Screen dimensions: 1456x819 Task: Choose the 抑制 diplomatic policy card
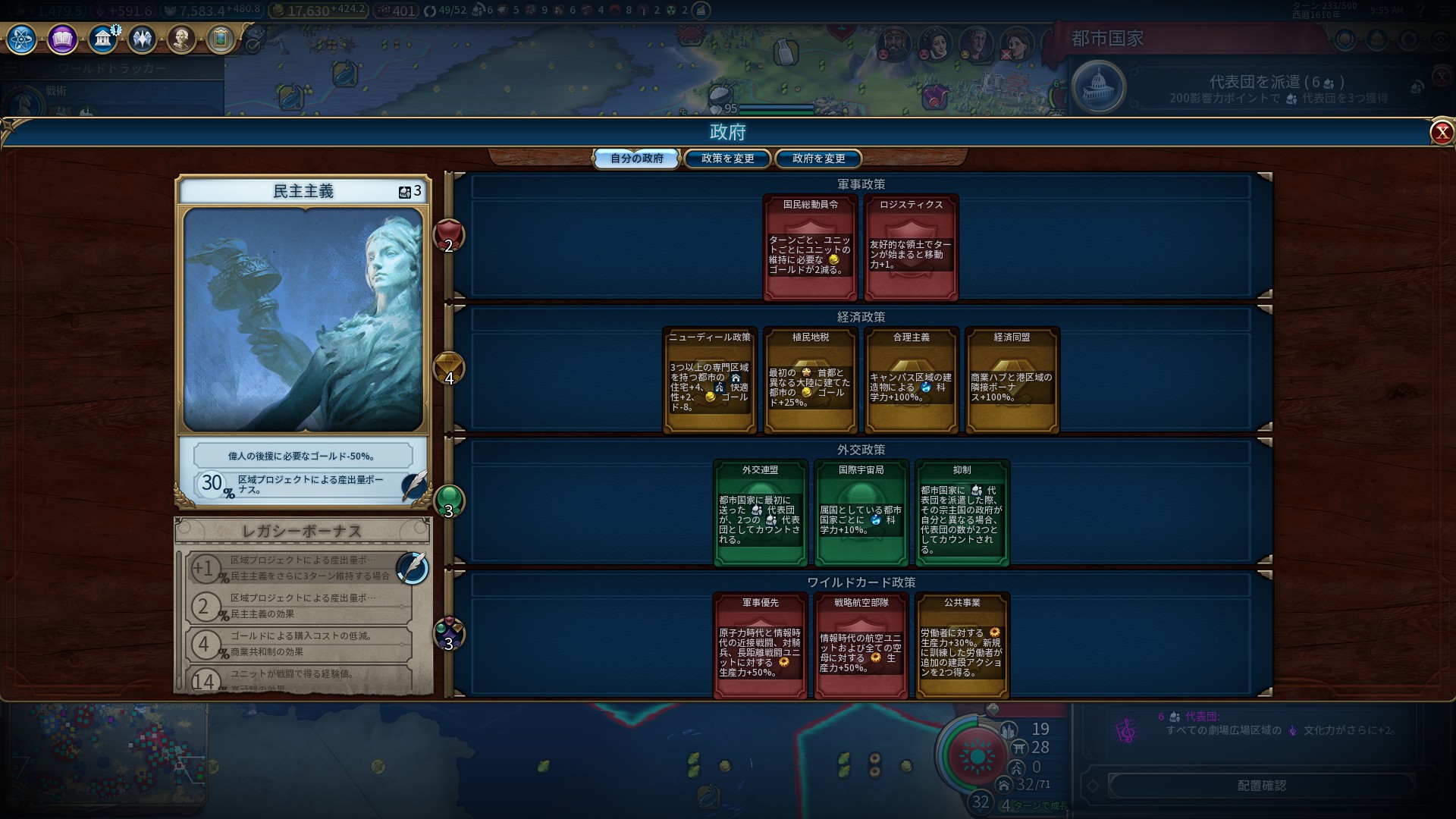click(962, 513)
